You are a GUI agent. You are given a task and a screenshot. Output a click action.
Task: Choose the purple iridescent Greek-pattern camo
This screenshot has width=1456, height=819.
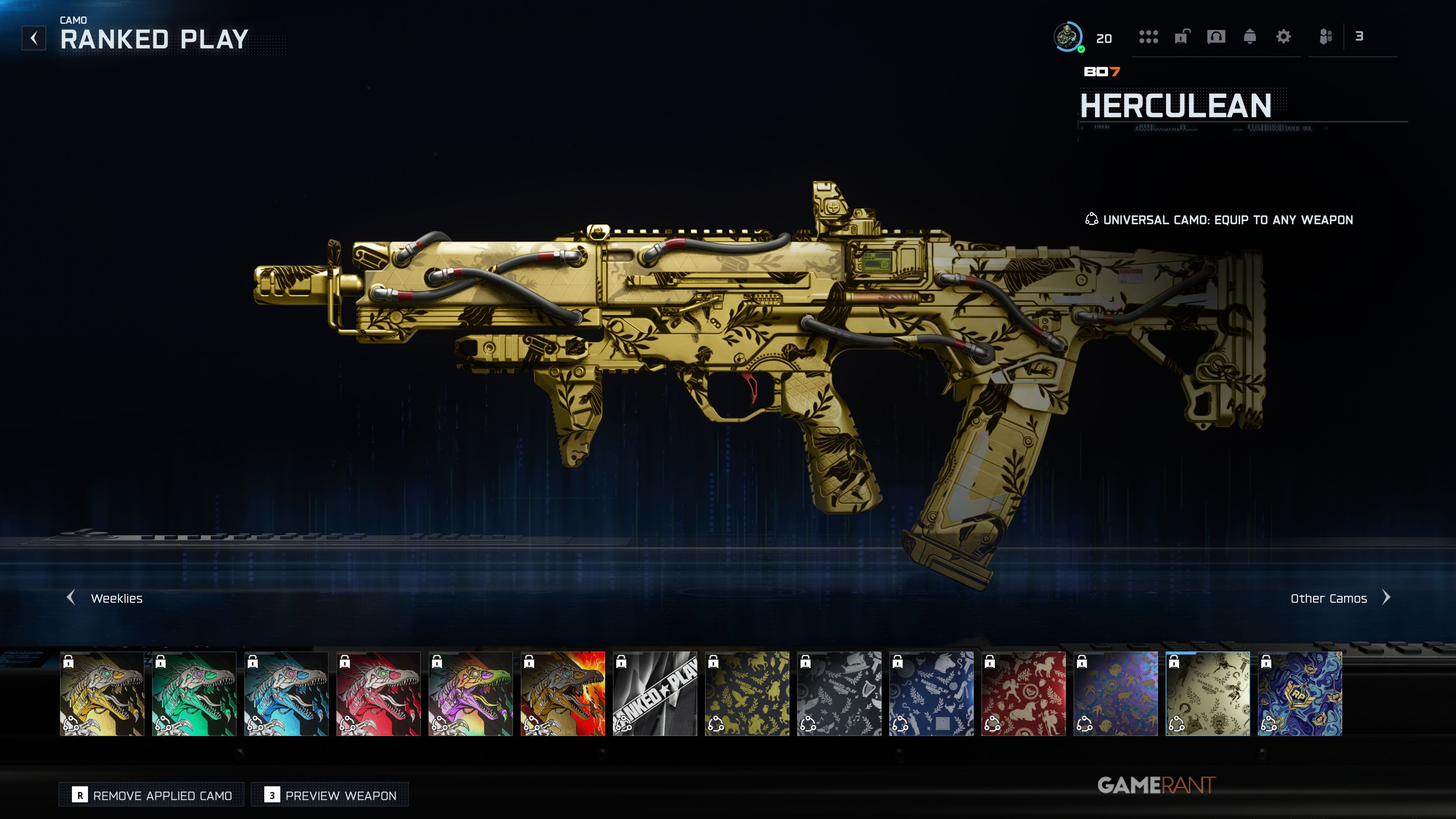(x=1116, y=693)
